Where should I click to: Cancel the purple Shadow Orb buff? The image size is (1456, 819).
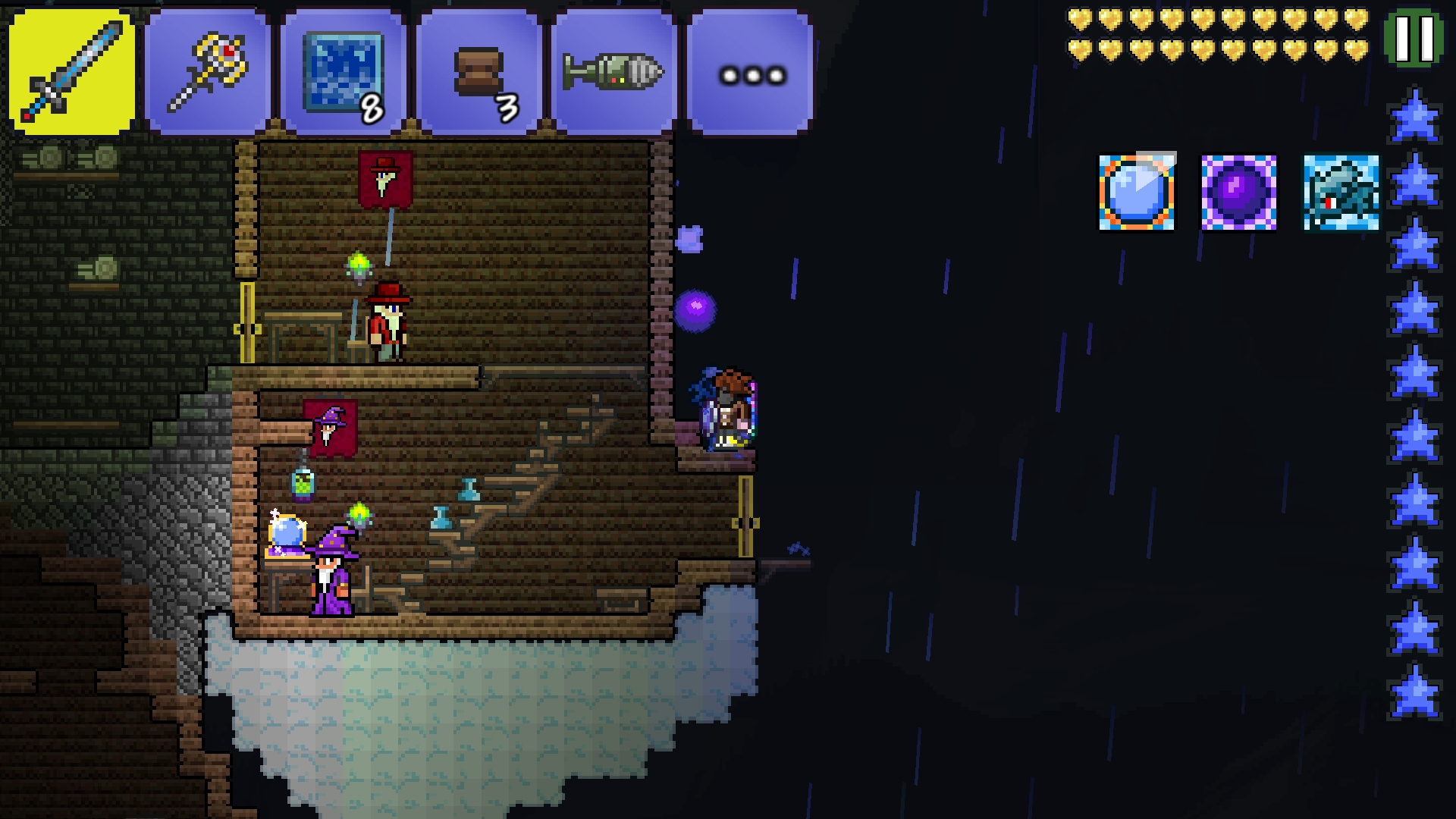tap(1237, 190)
